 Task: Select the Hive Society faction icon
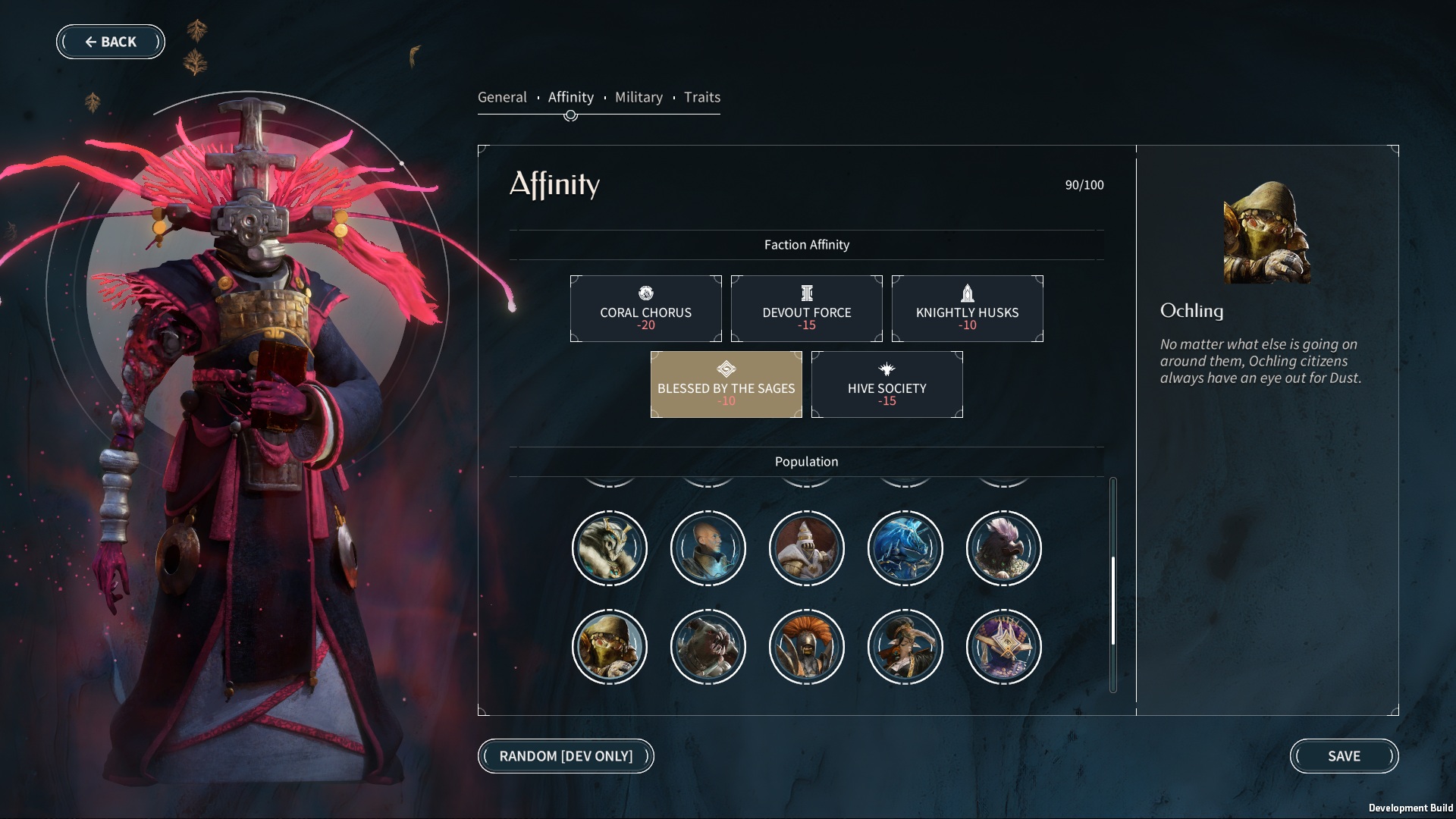[x=886, y=369]
